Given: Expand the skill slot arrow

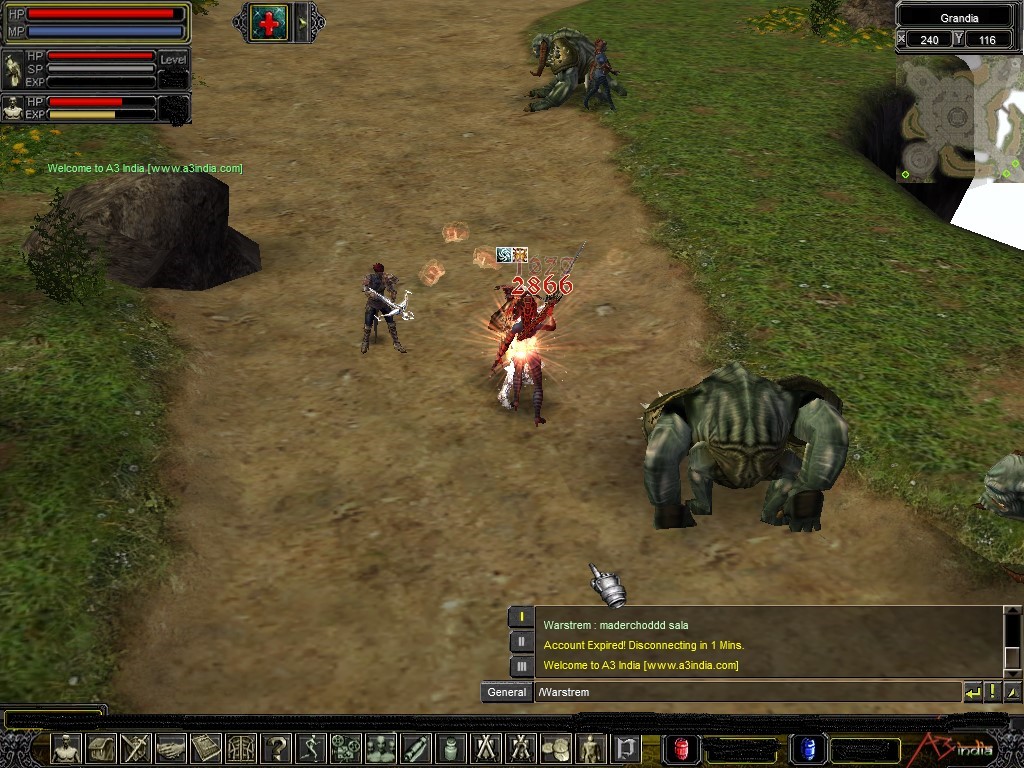Looking at the screenshot, I should (302, 22).
